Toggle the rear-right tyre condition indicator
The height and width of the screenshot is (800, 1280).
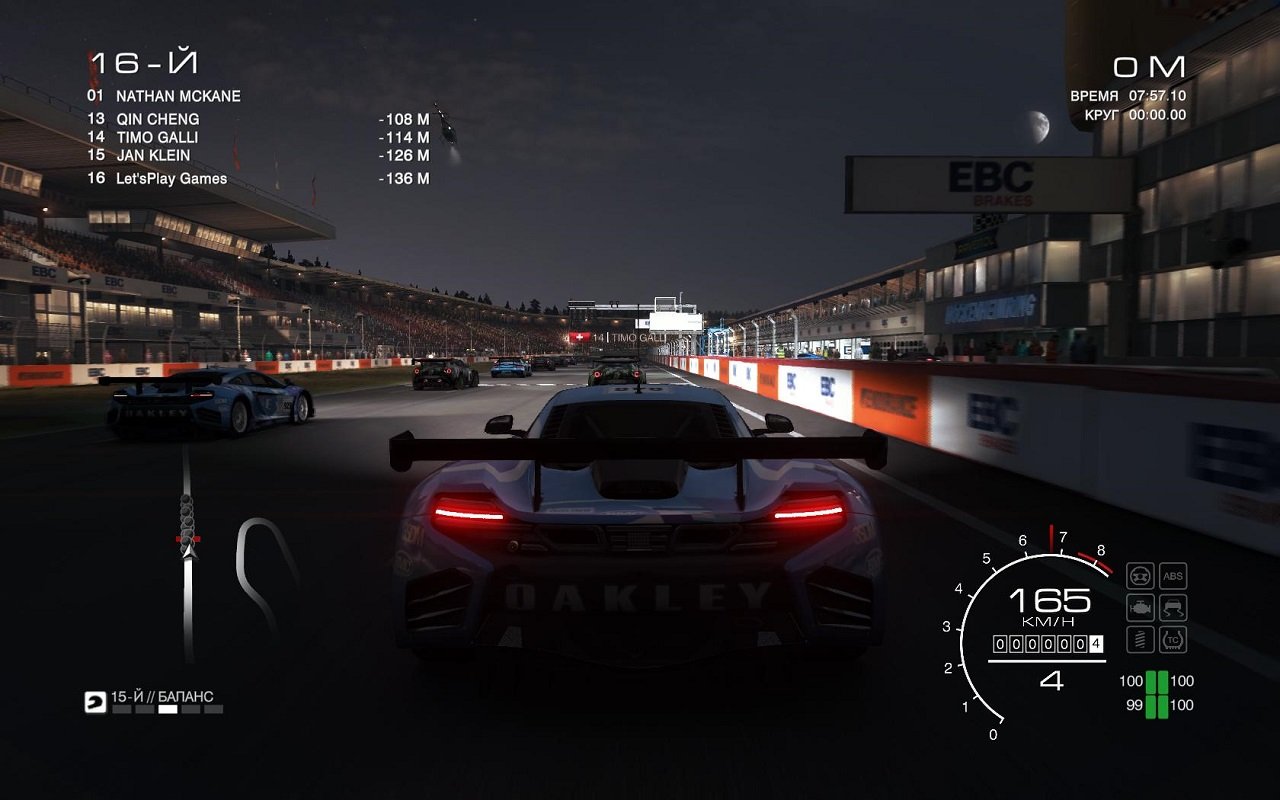tap(1163, 705)
